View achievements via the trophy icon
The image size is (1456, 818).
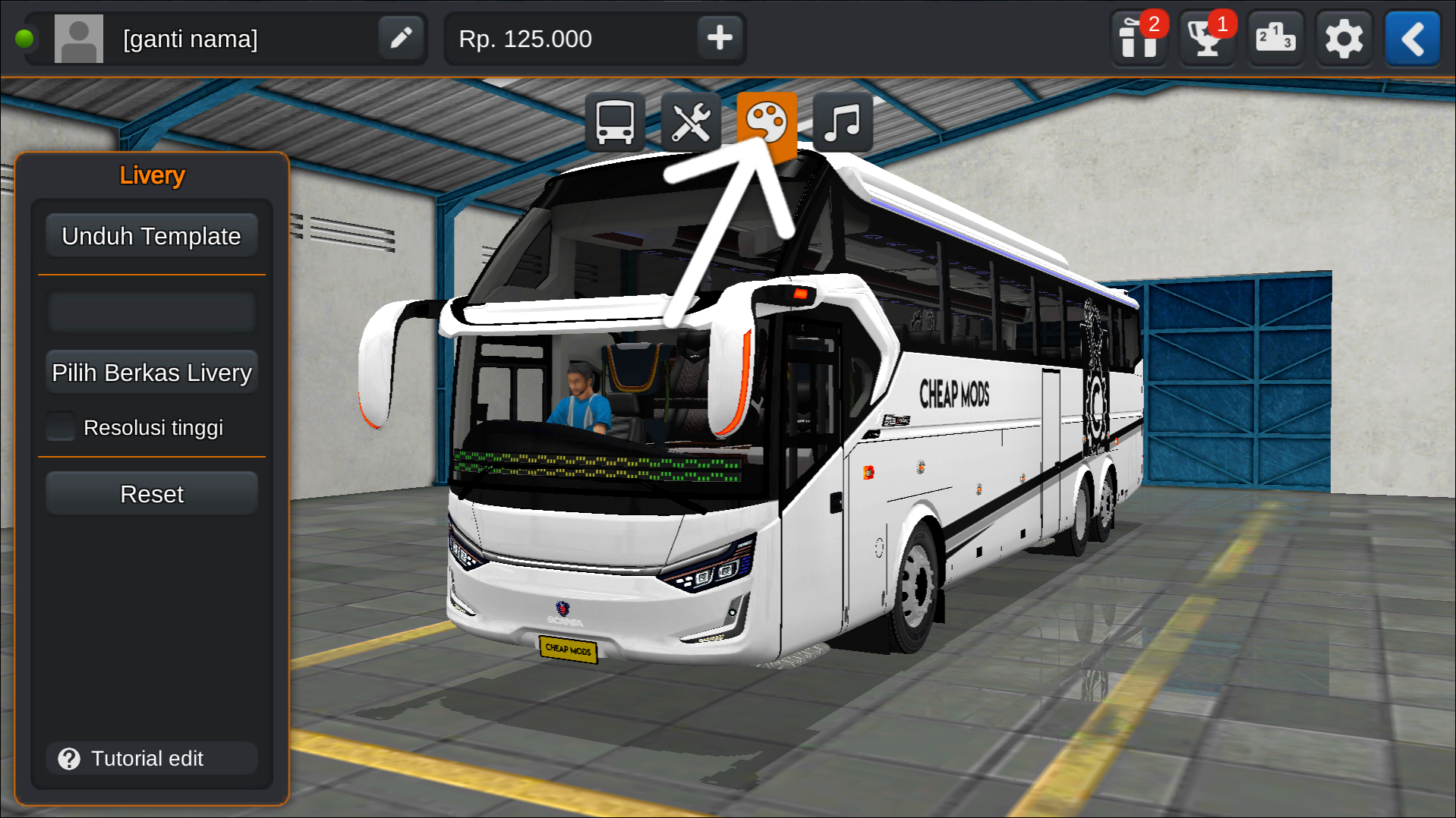[1207, 38]
